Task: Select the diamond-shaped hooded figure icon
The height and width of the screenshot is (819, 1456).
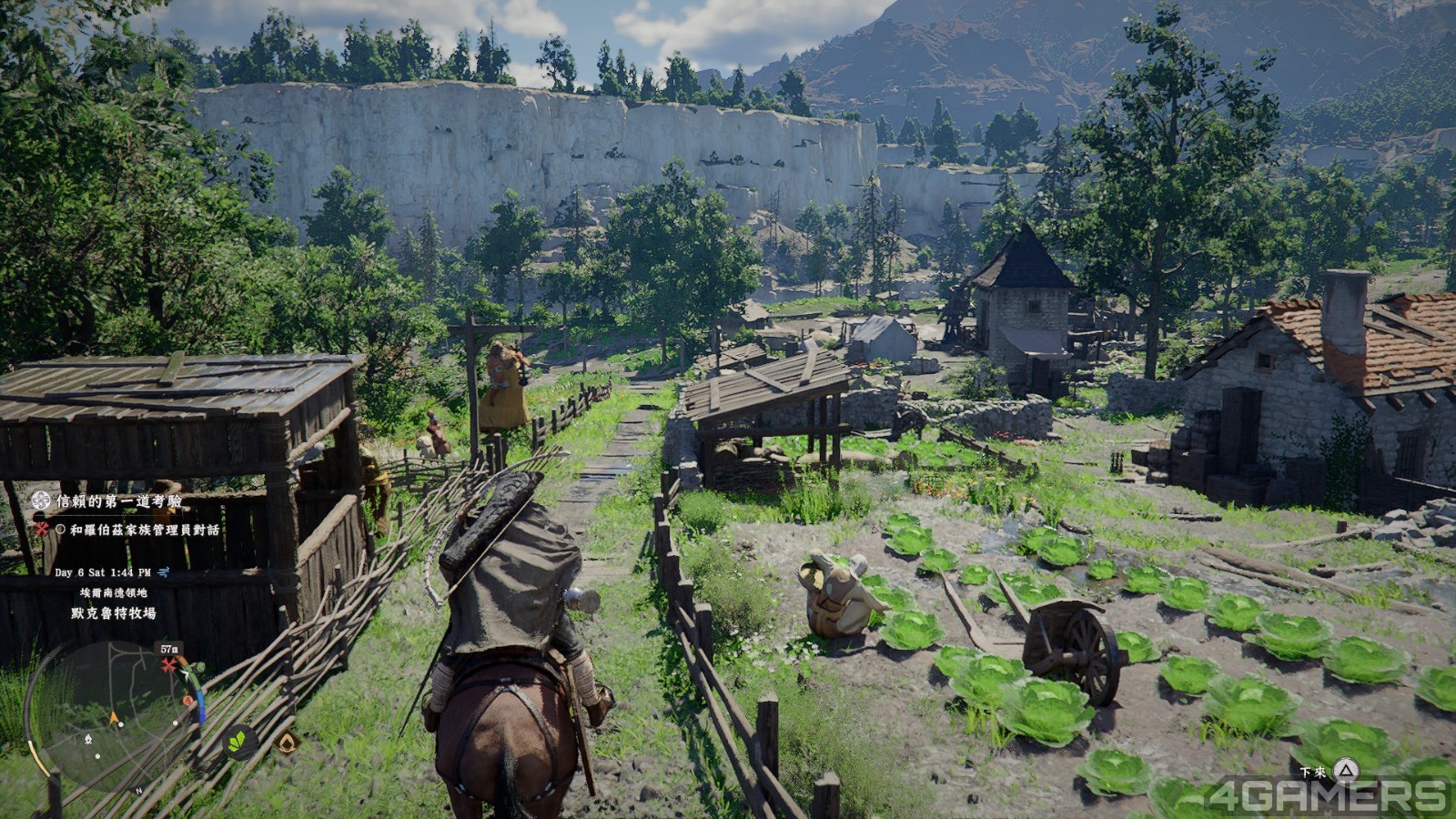Action: 288,743
